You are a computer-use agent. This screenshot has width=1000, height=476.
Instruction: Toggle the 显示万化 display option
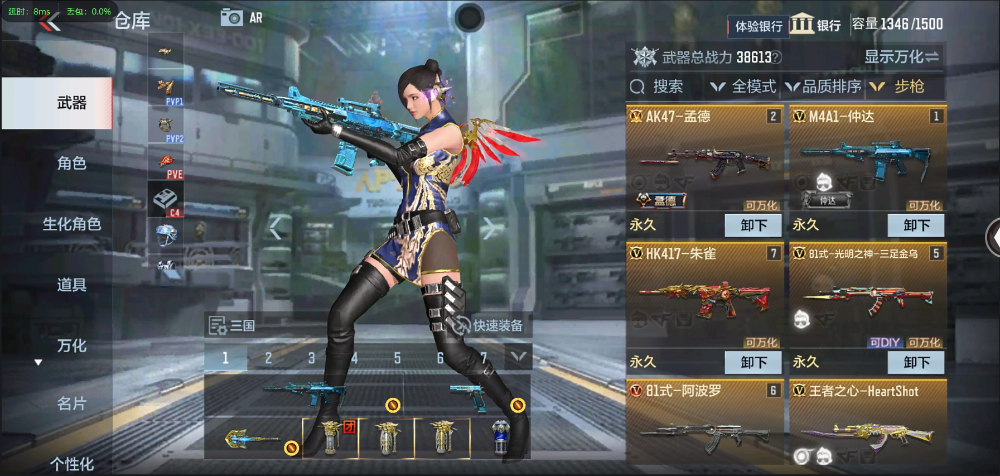coord(901,57)
